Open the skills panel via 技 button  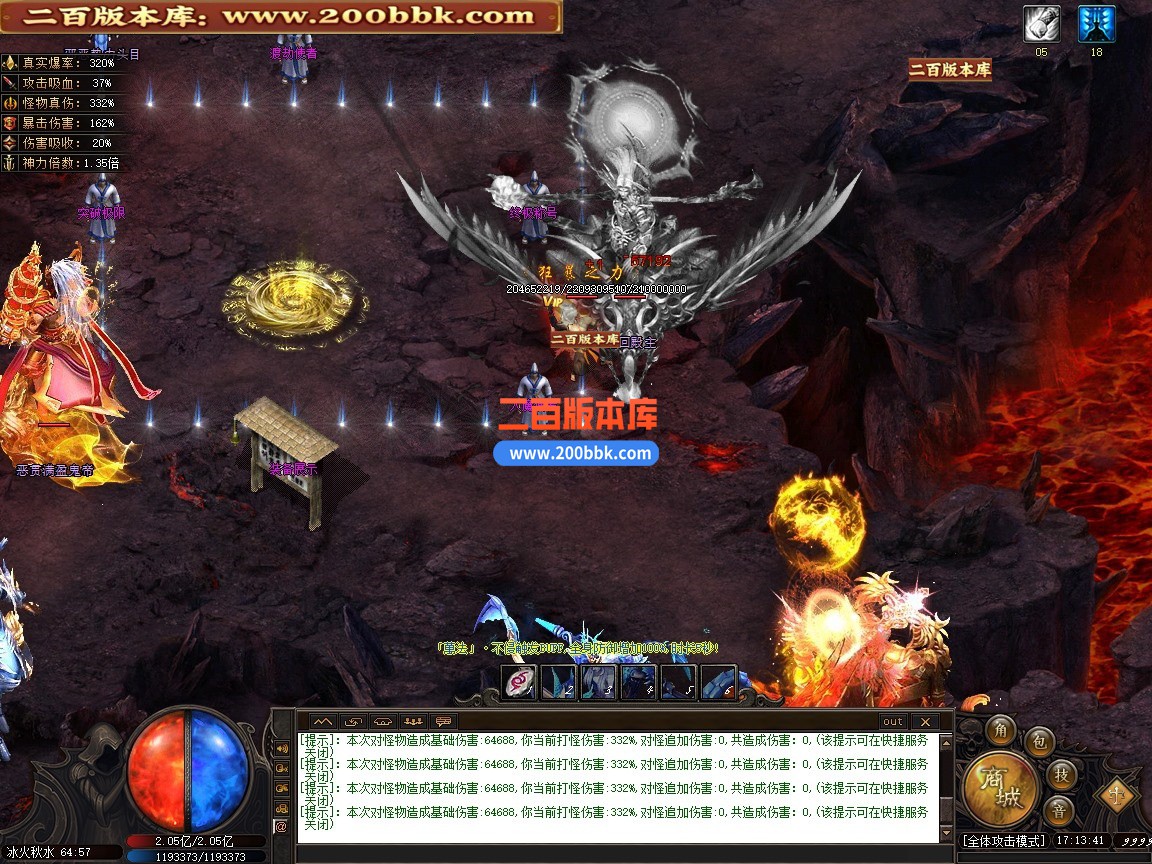pos(1060,773)
